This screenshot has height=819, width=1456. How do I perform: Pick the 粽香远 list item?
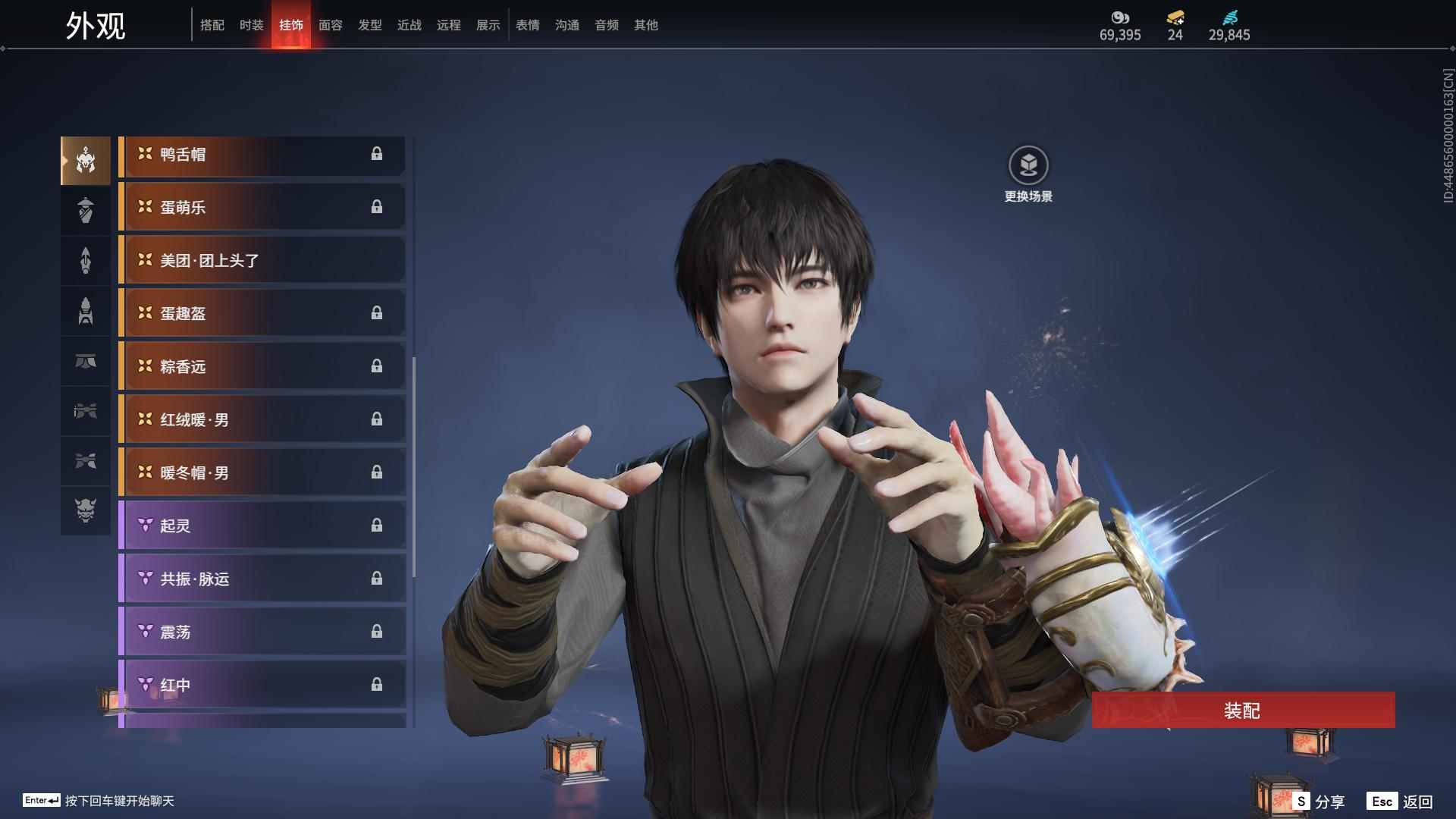262,367
